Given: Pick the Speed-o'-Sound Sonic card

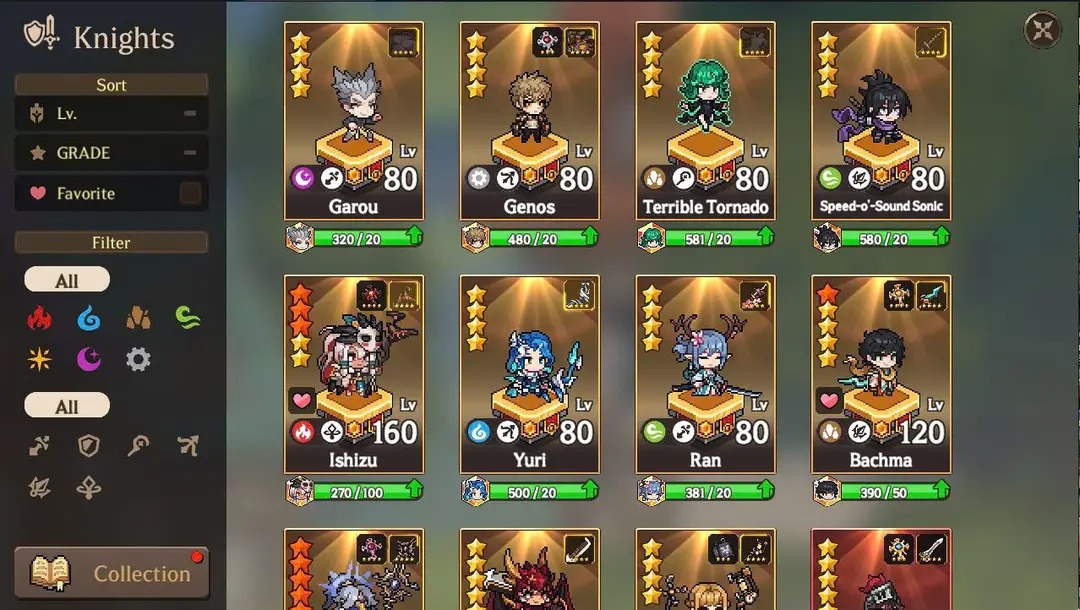Looking at the screenshot, I should [881, 120].
